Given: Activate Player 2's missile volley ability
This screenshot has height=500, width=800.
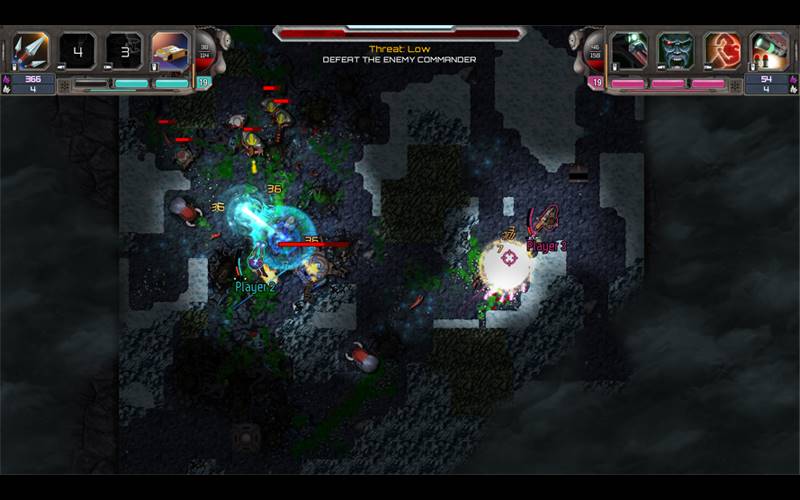Looking at the screenshot, I should 30,50.
